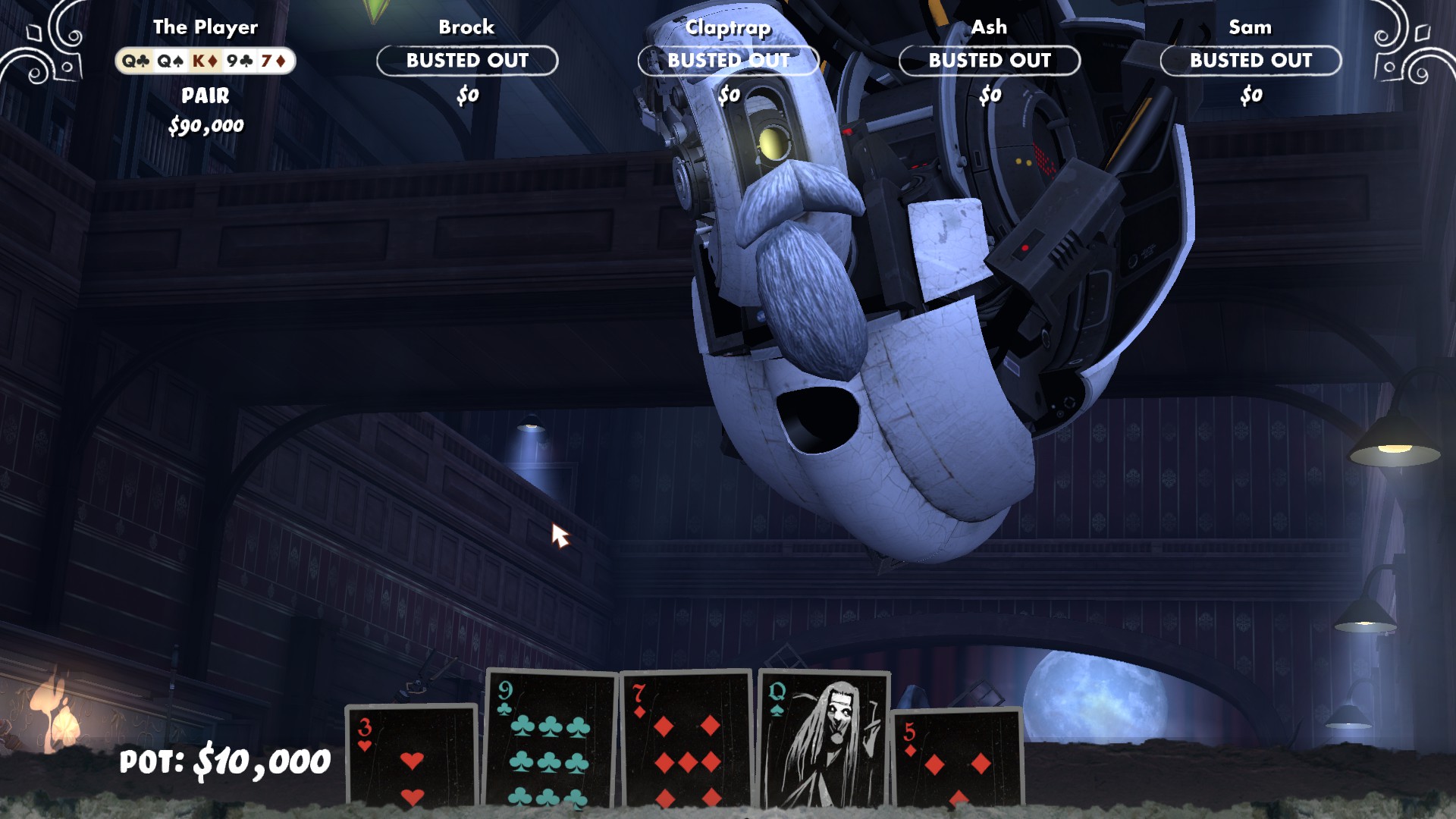Click the seven of diamonds community card

coord(686,739)
